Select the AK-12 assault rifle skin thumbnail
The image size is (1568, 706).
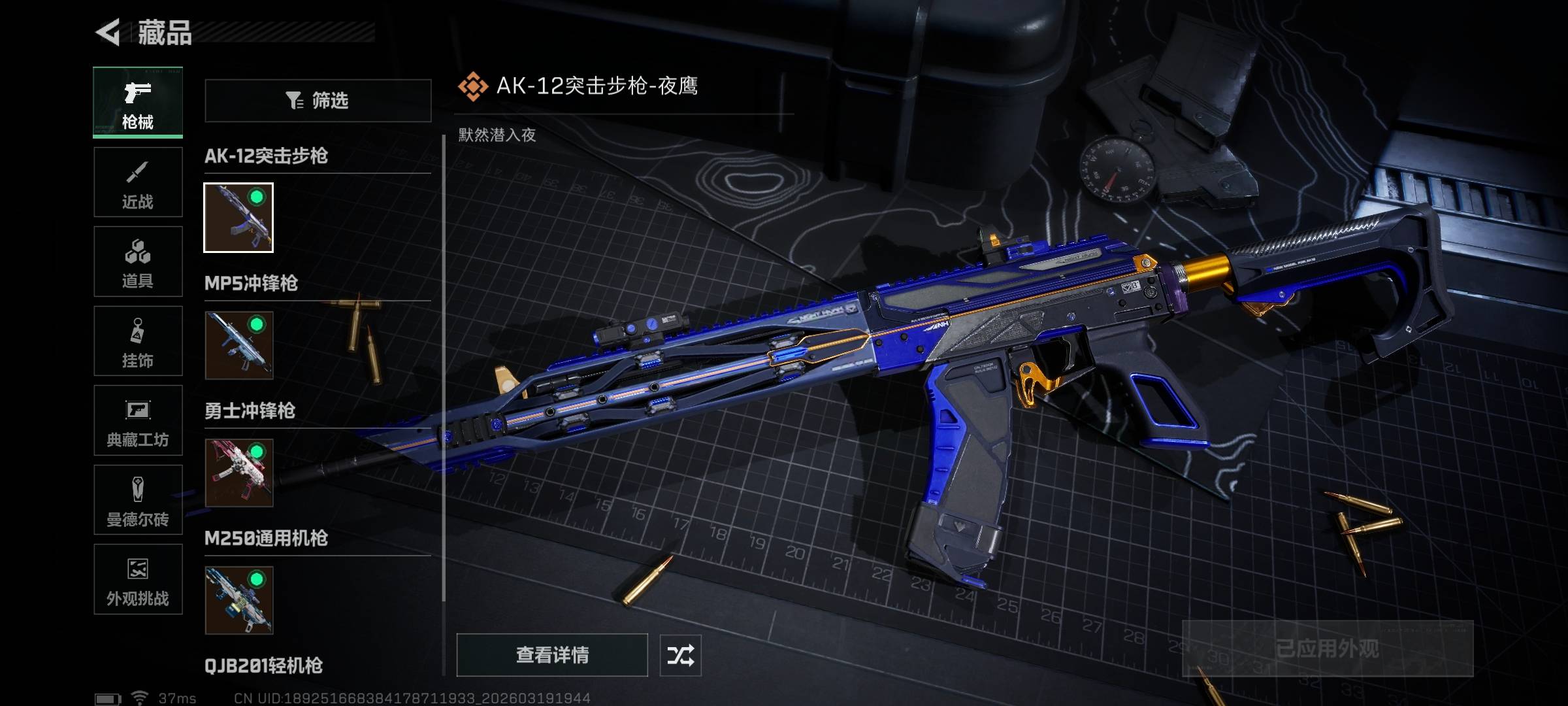[238, 218]
